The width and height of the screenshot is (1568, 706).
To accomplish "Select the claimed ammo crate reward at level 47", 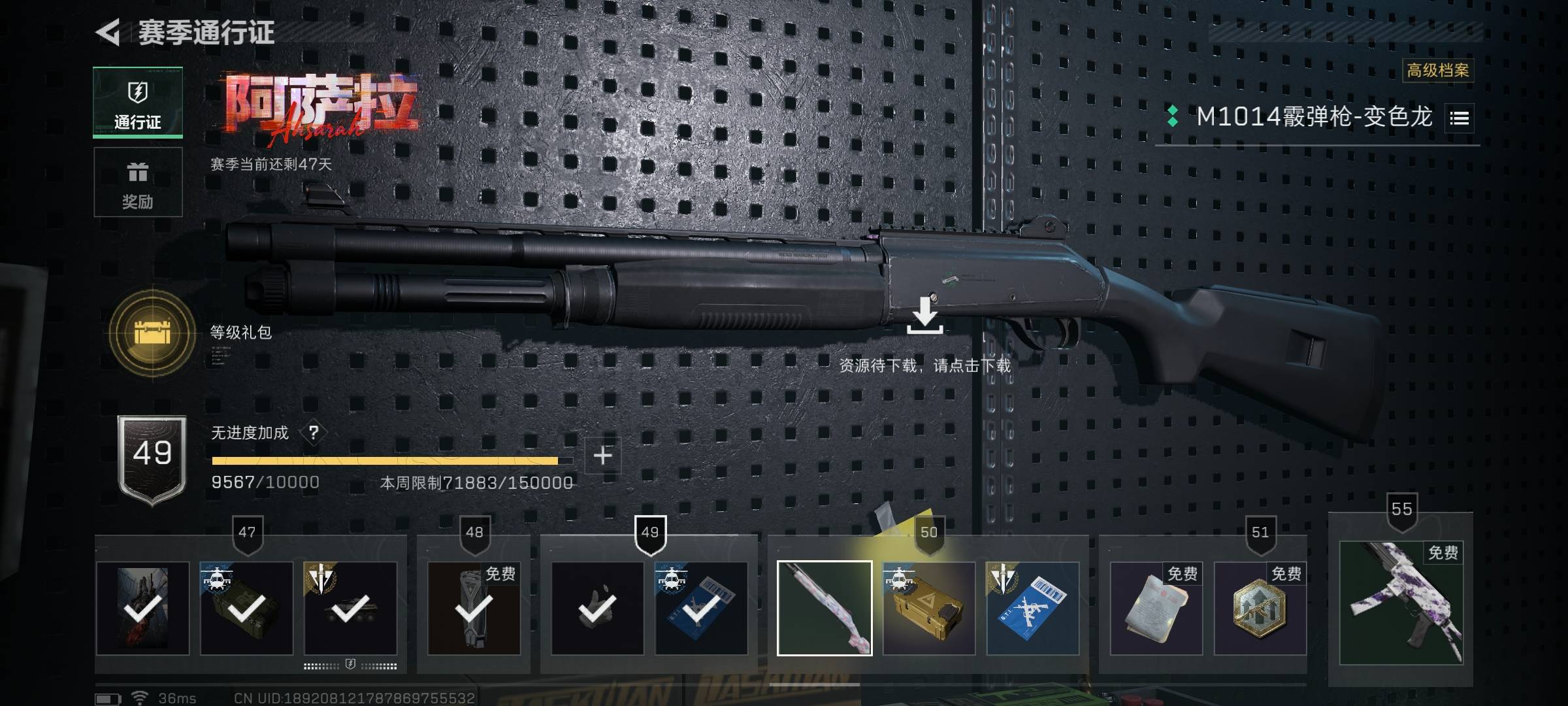I will [x=246, y=609].
